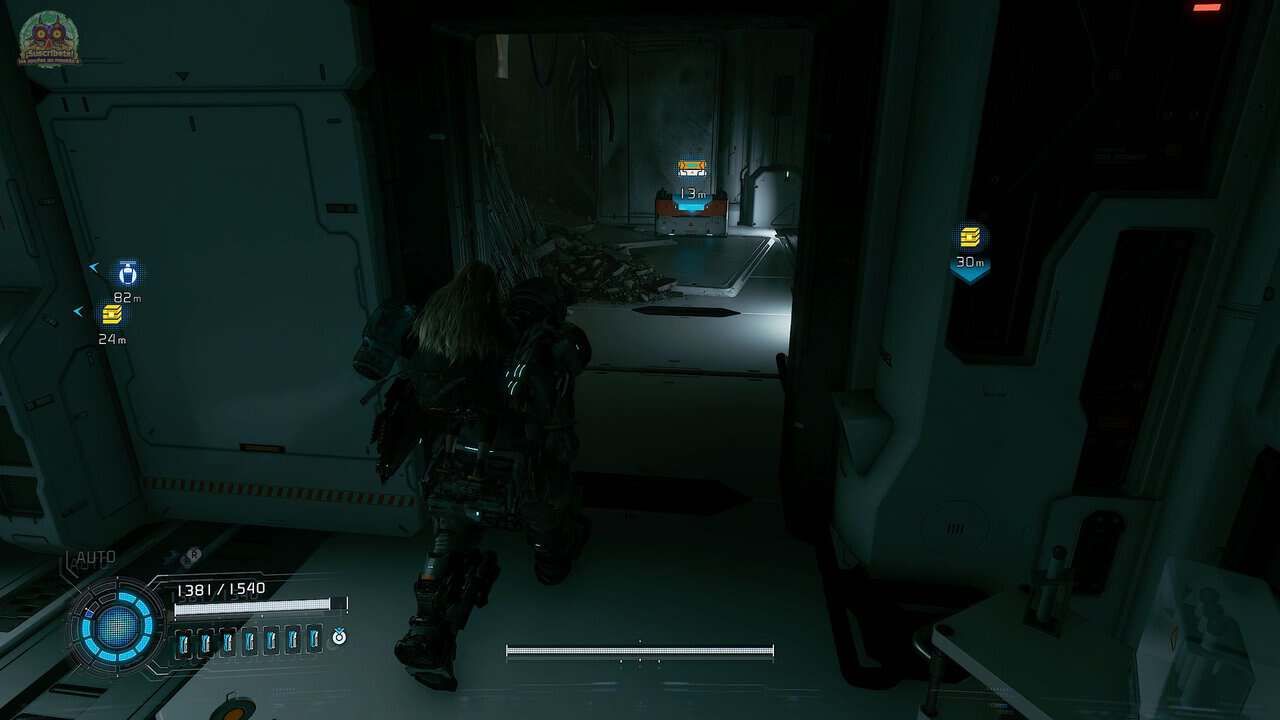Screen dimensions: 1280x720
Task: Toggle the AUTO mode indicator
Action: coord(95,557)
